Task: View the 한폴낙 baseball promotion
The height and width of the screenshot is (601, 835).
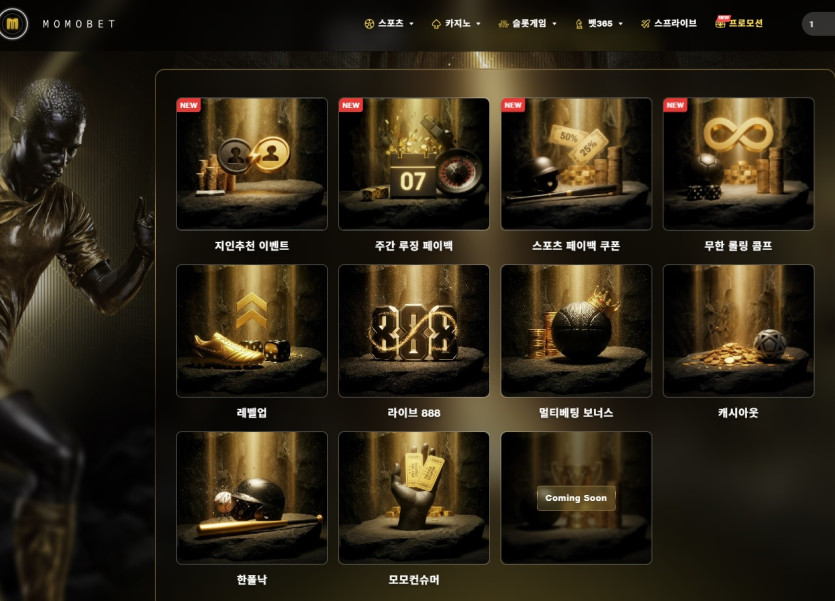Action: (x=252, y=498)
